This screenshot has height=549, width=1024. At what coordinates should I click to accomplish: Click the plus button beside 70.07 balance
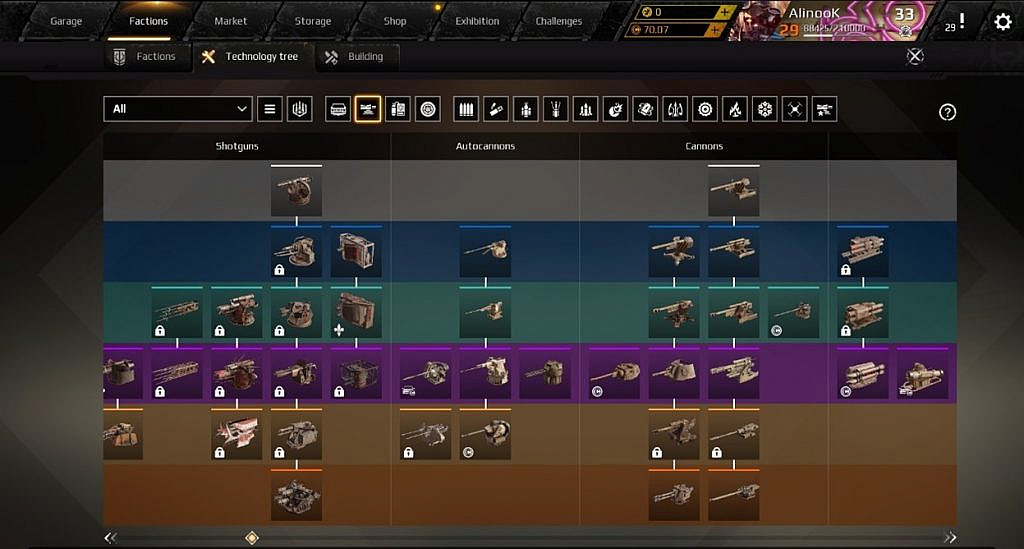(x=713, y=30)
